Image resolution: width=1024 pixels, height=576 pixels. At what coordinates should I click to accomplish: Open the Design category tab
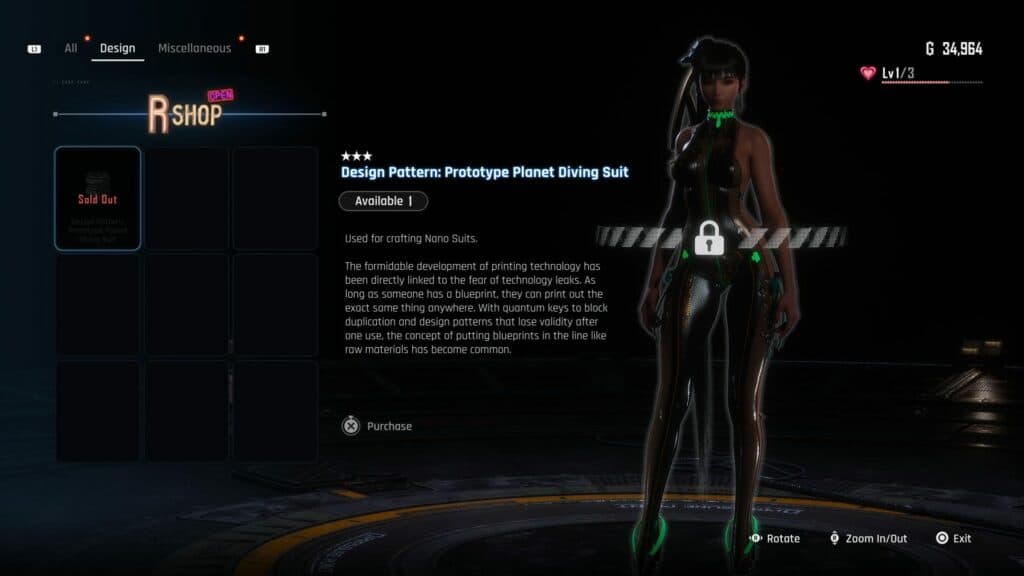click(x=117, y=48)
